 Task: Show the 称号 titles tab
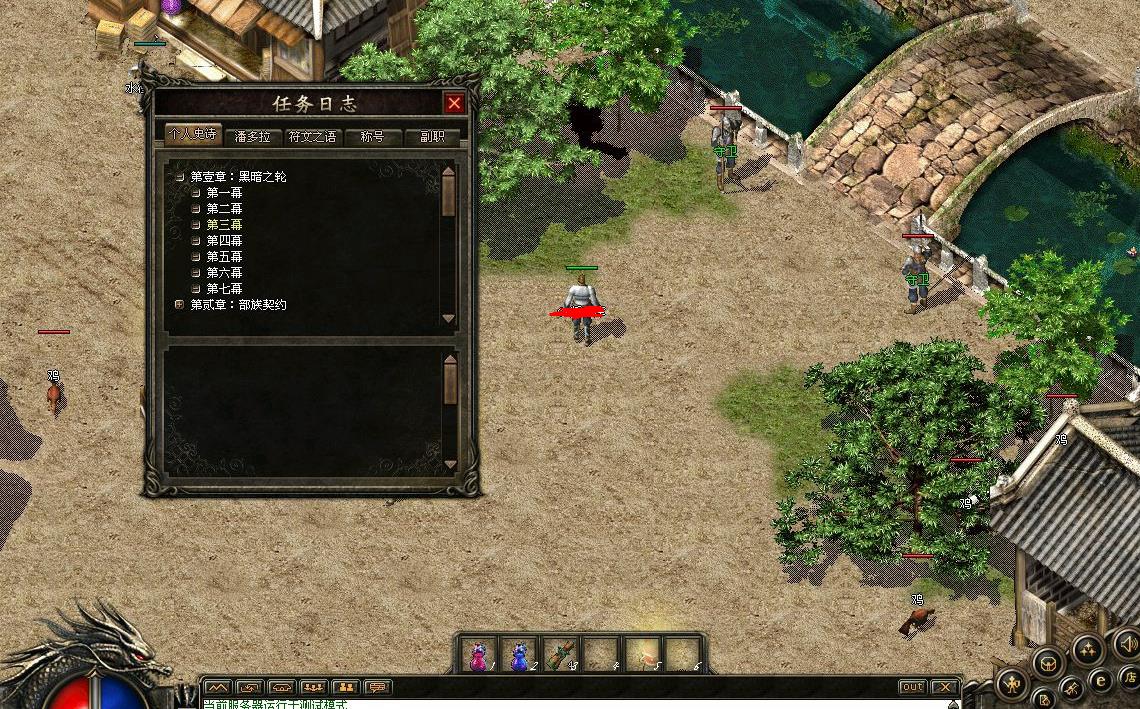tap(372, 137)
